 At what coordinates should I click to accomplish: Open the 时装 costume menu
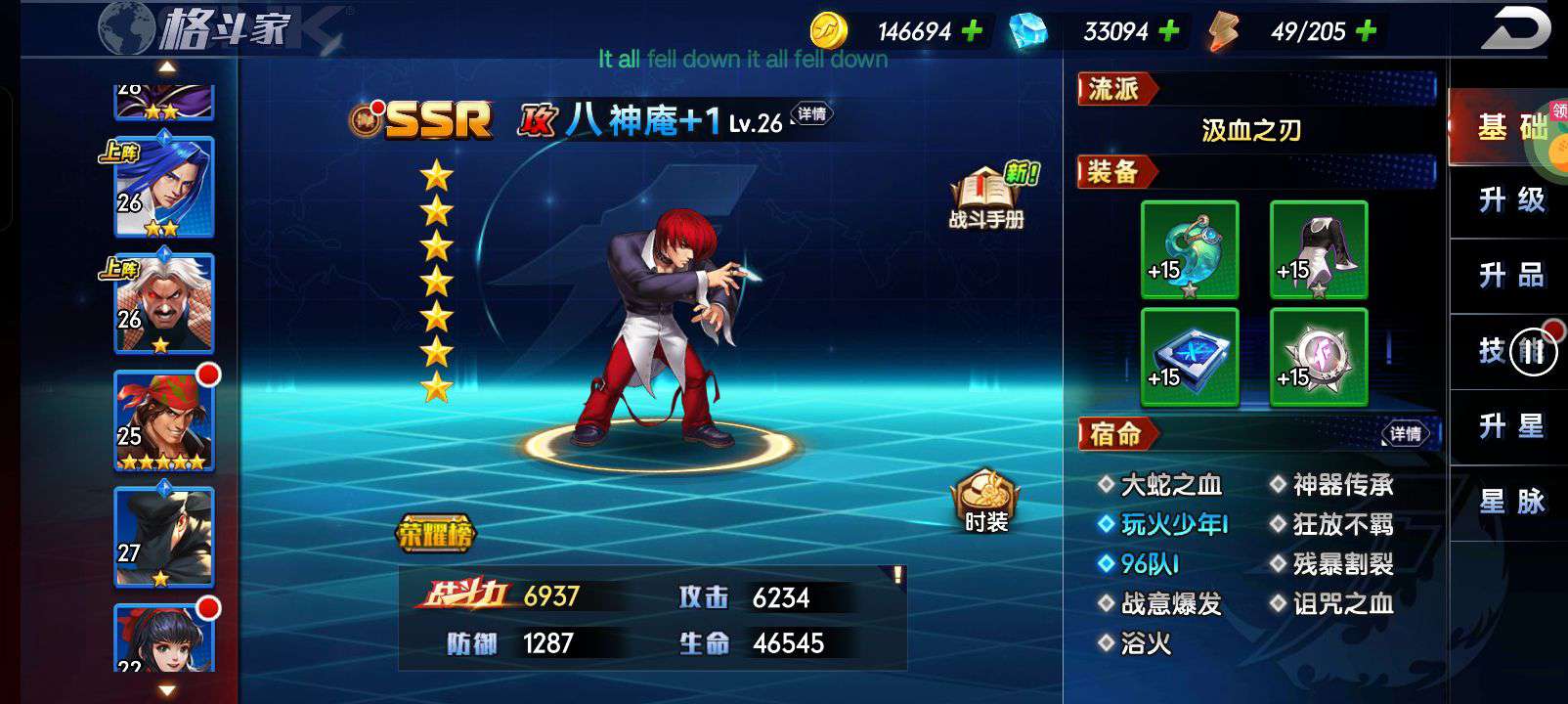click(x=985, y=500)
